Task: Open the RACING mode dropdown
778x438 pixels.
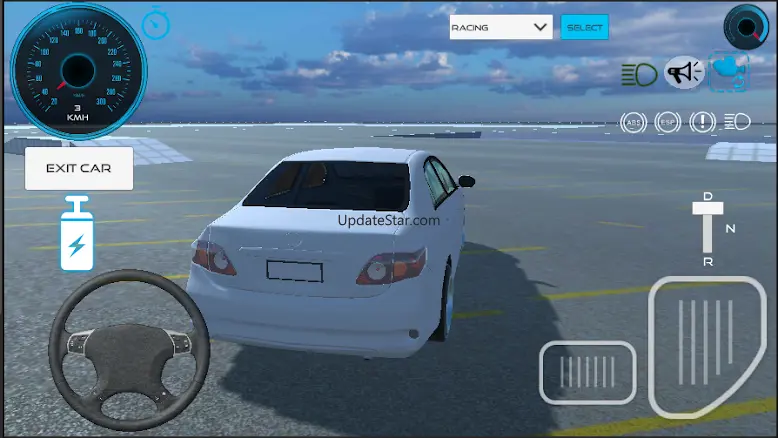Action: (501, 27)
